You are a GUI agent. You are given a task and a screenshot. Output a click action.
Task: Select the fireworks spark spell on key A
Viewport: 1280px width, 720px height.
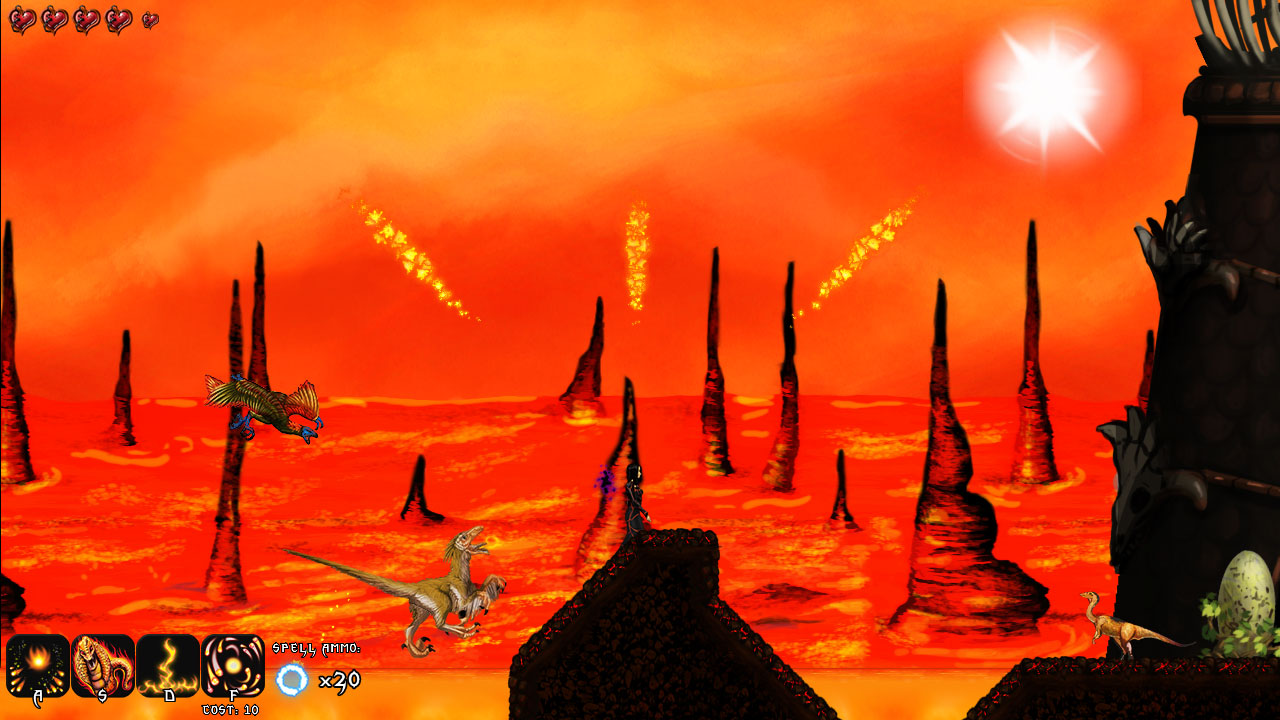coord(38,665)
